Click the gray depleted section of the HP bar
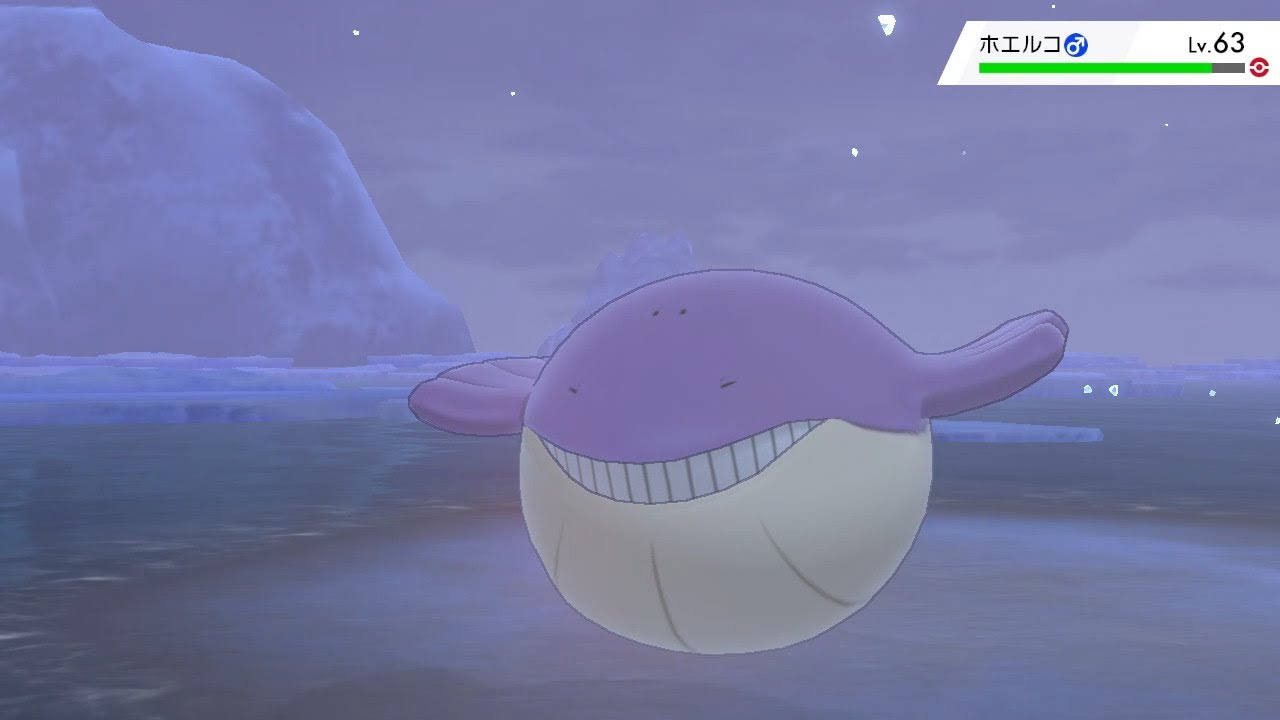 coord(1227,66)
